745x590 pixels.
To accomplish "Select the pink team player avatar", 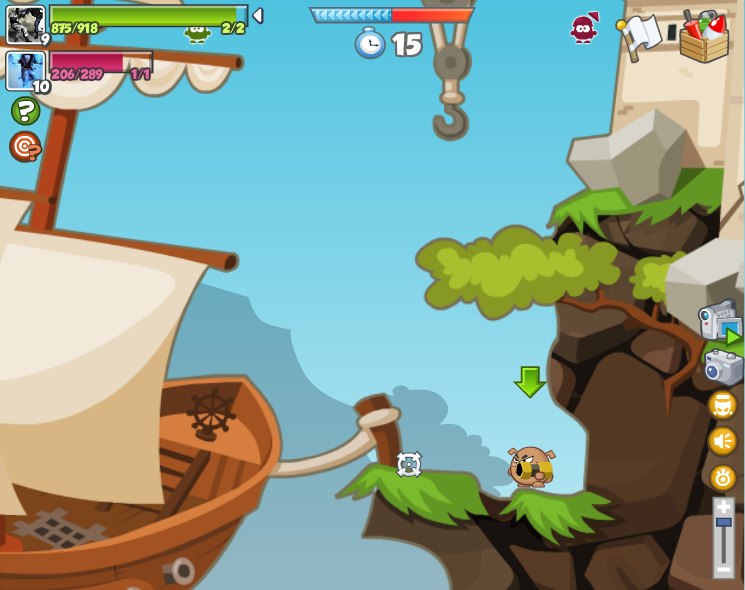I will [25, 70].
